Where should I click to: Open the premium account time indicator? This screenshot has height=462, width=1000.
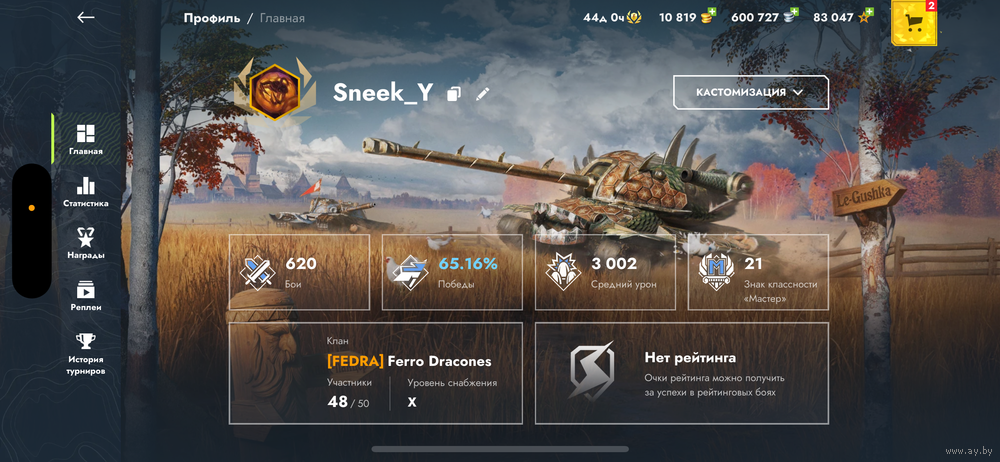pos(612,17)
